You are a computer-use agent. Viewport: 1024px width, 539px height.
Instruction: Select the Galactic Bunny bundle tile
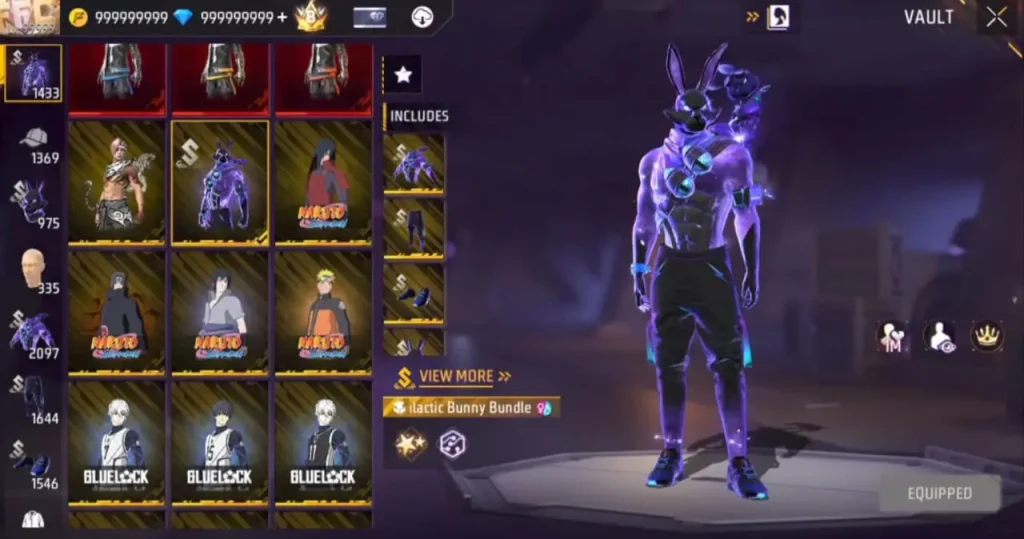[220, 182]
